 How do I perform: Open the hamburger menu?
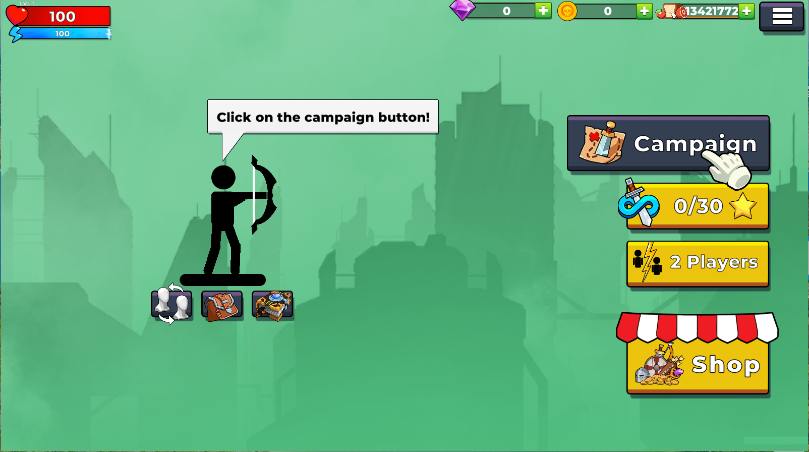coord(781,16)
